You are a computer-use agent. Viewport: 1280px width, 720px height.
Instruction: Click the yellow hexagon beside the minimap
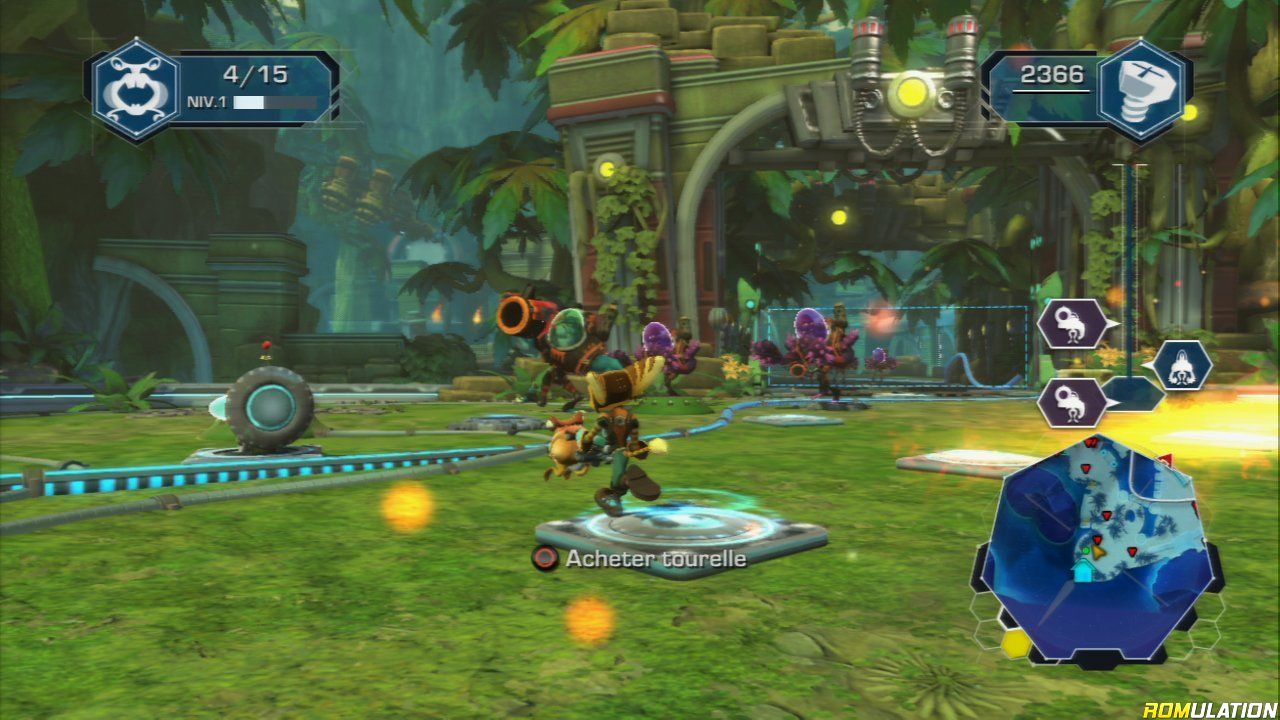(1017, 643)
